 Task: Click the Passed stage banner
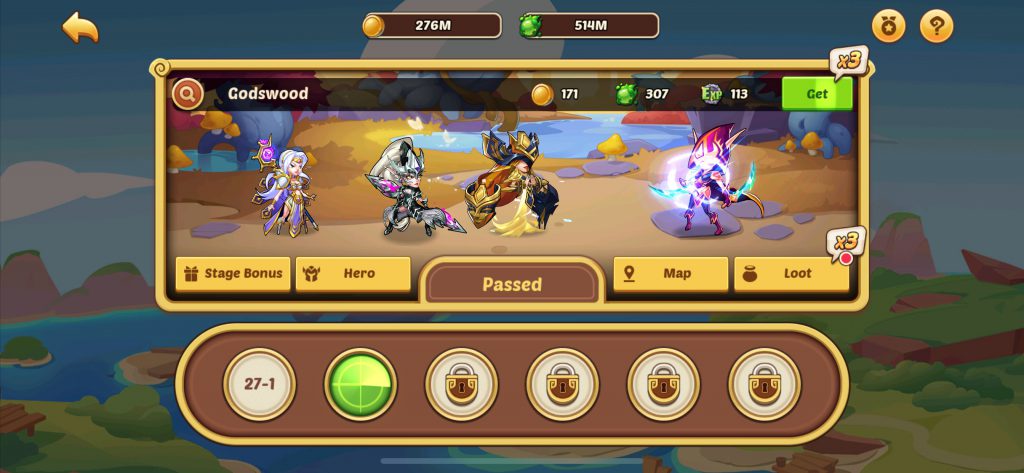pyautogui.click(x=512, y=284)
